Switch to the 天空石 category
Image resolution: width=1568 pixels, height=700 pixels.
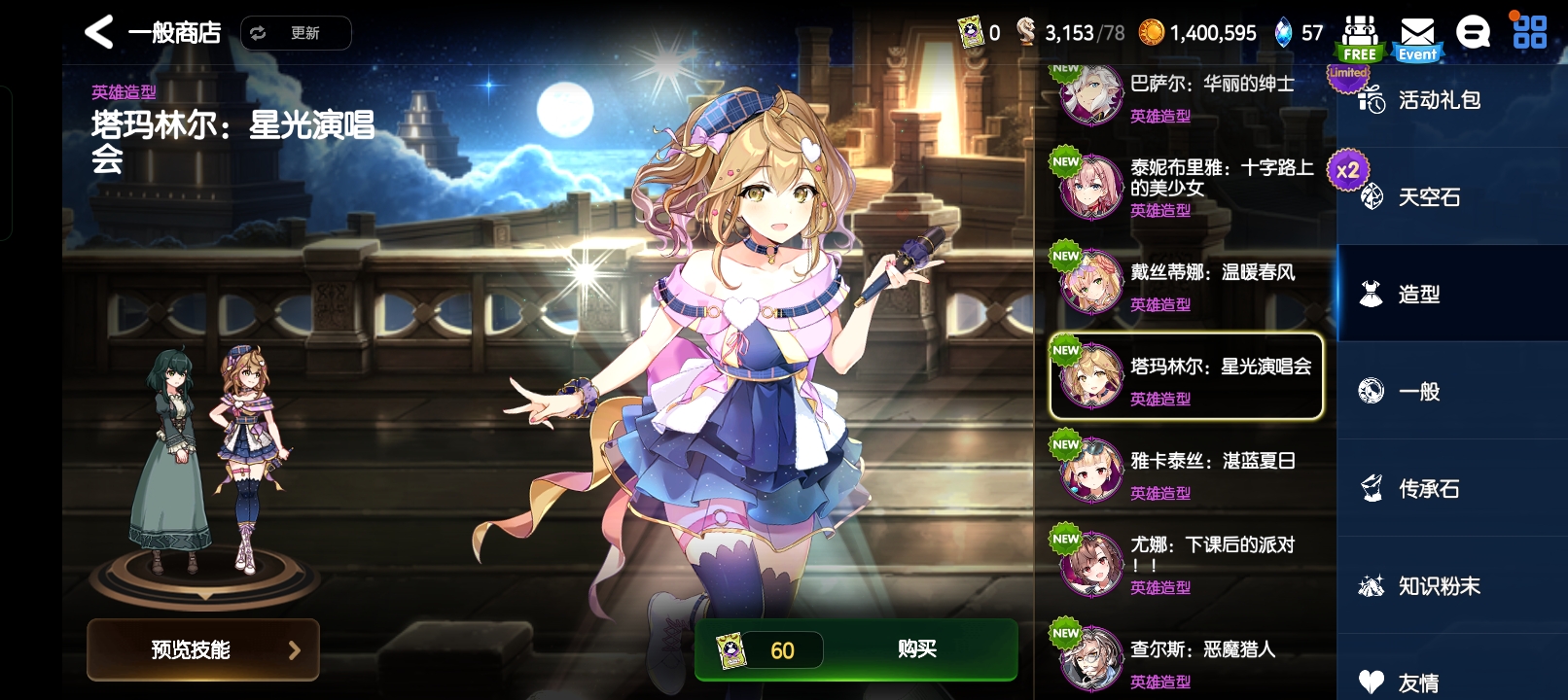pos(1430,197)
